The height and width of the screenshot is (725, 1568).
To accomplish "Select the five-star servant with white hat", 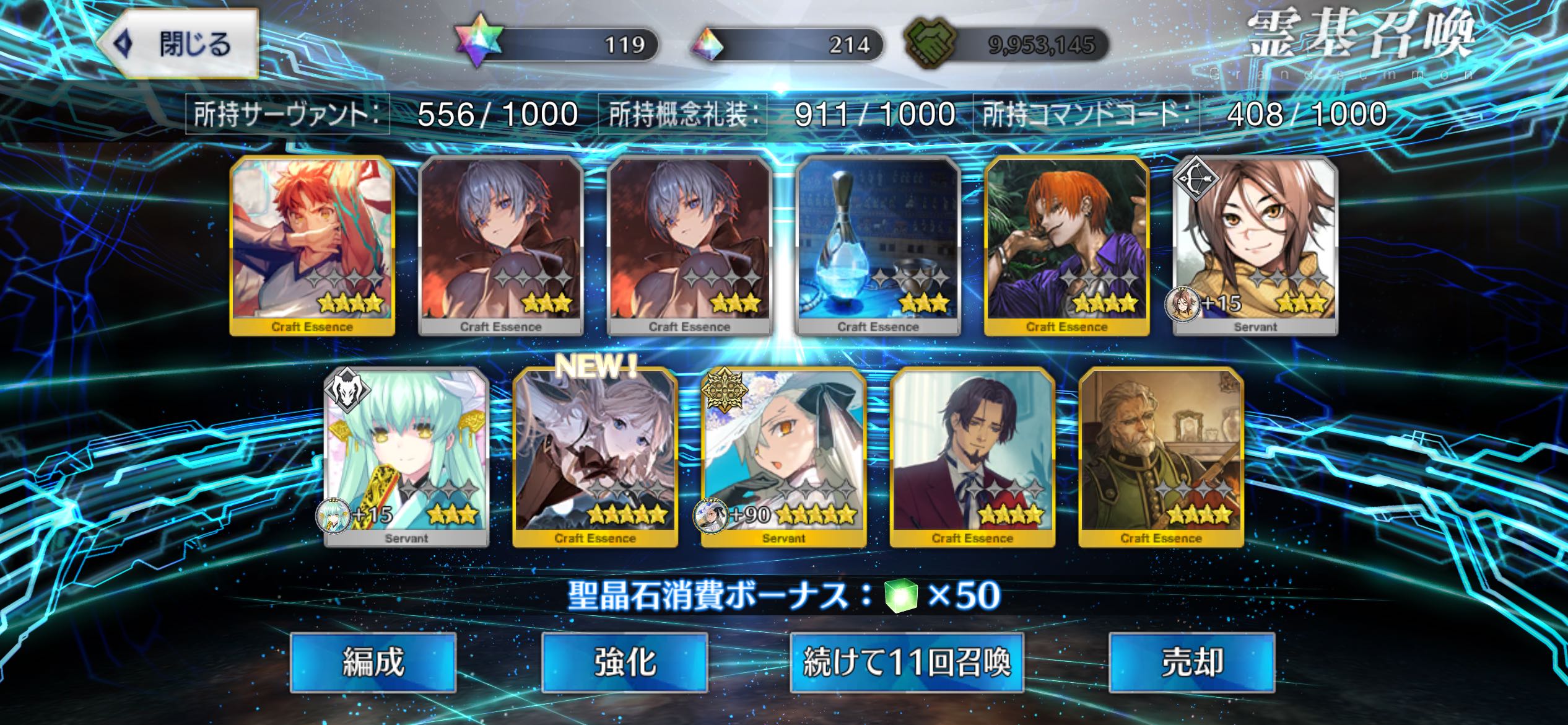I will [x=783, y=457].
